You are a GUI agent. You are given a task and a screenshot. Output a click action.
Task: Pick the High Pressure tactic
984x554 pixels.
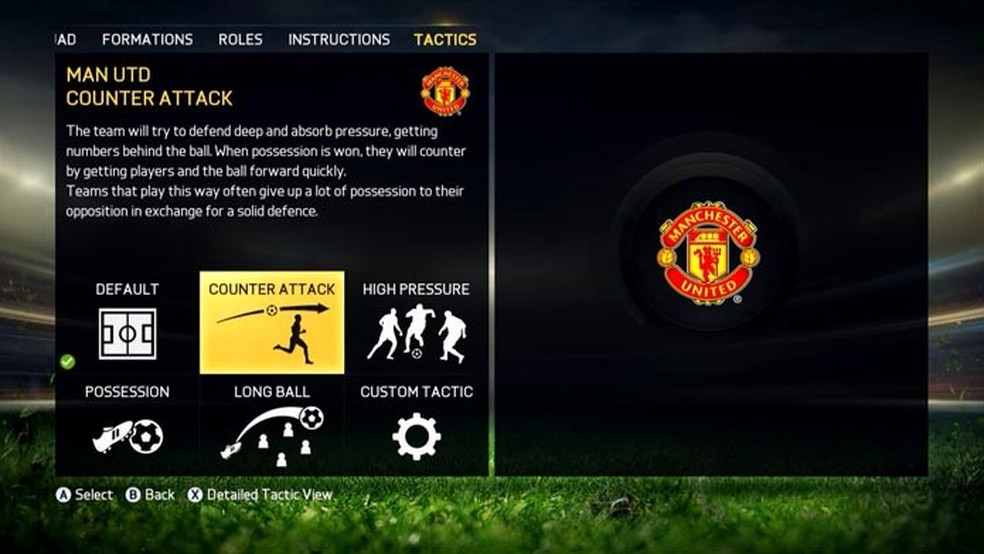coord(416,322)
